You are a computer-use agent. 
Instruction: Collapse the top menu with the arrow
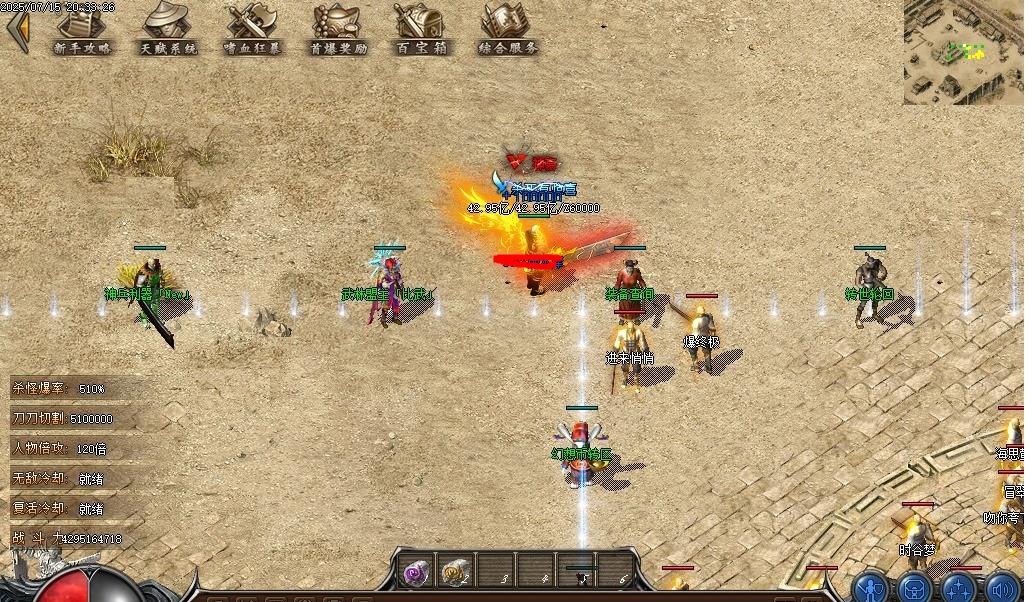[17, 30]
